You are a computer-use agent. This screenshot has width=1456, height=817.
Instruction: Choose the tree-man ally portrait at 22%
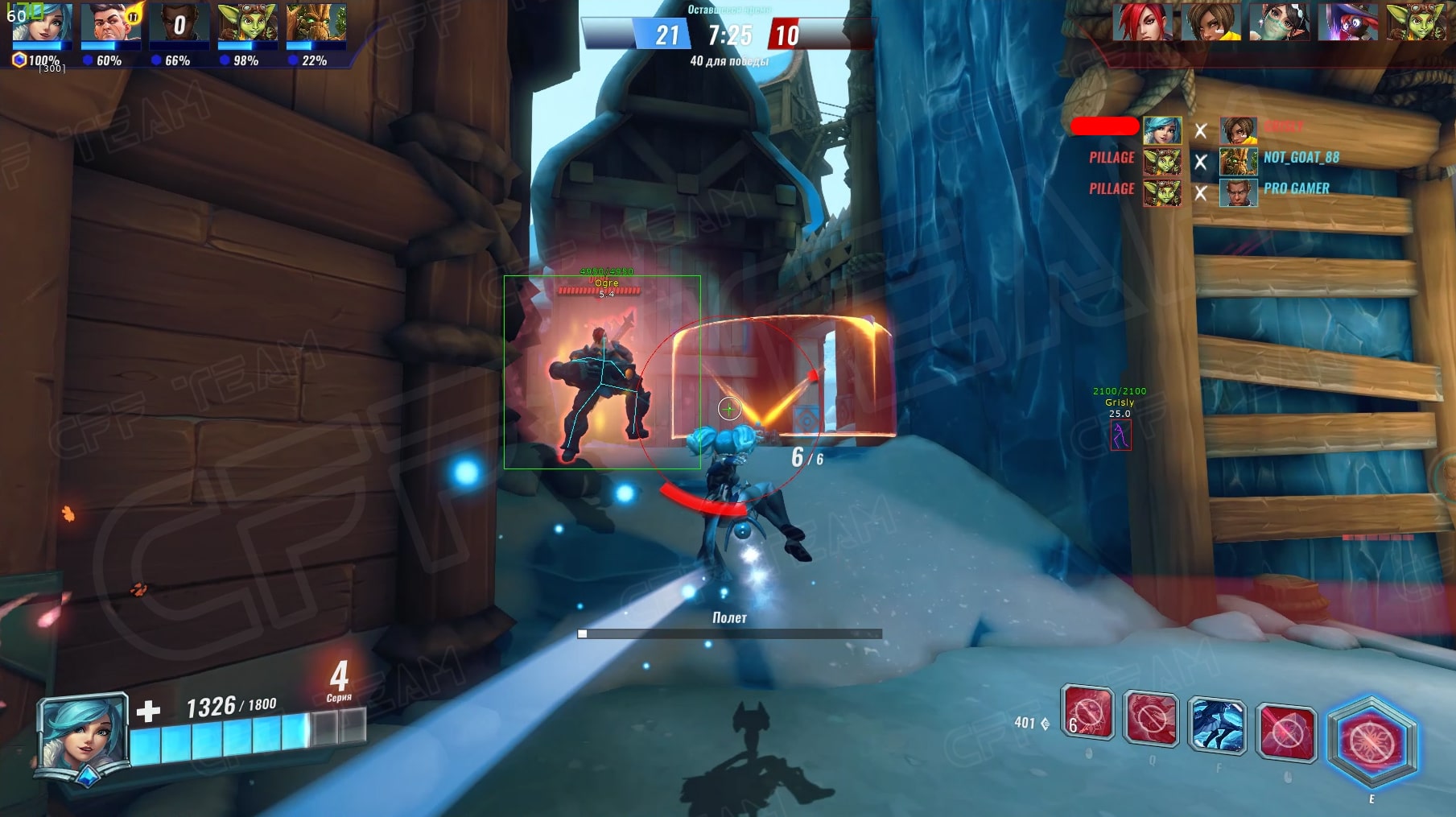pyautogui.click(x=316, y=23)
